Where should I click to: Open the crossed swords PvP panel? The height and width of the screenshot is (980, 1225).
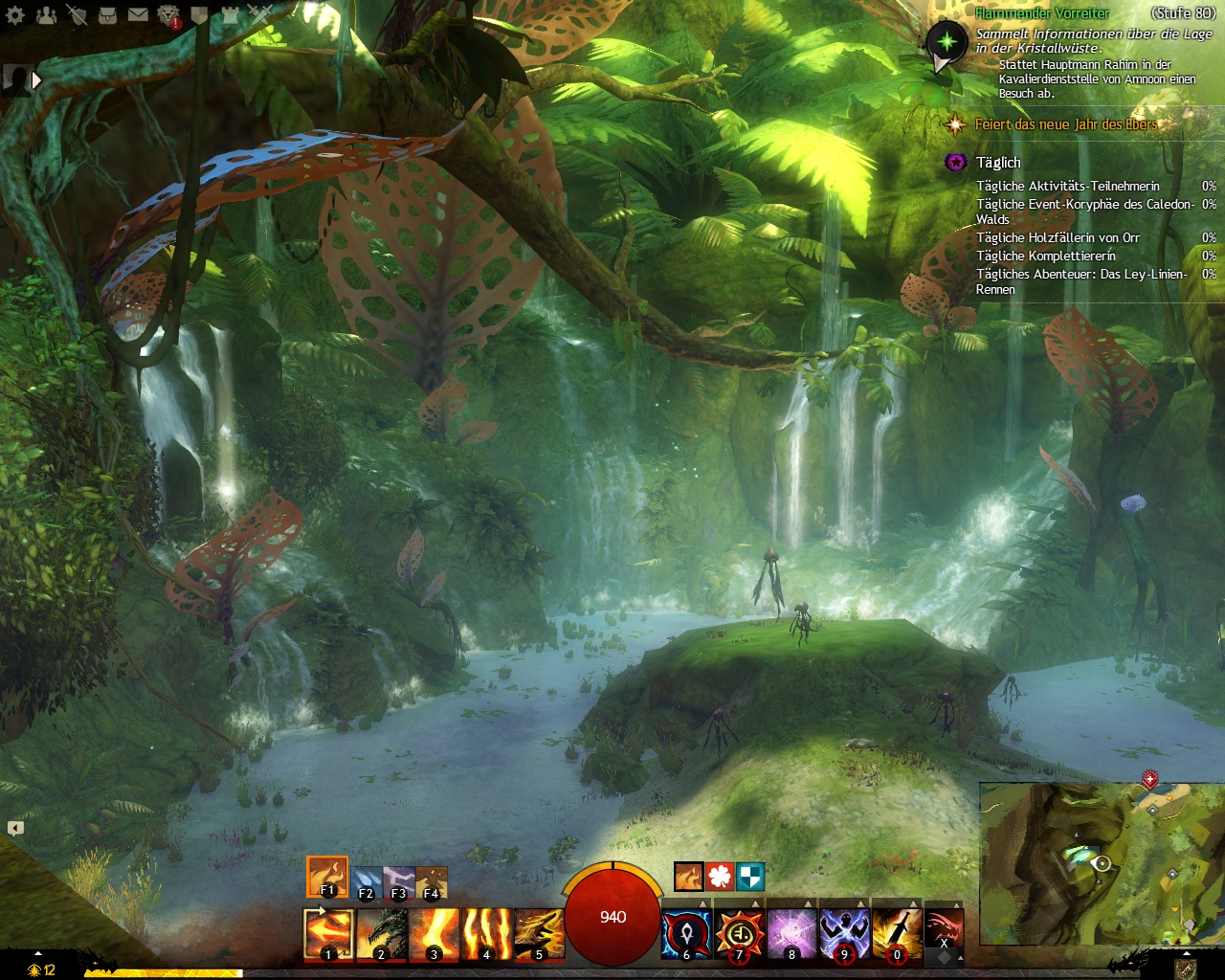[x=260, y=14]
